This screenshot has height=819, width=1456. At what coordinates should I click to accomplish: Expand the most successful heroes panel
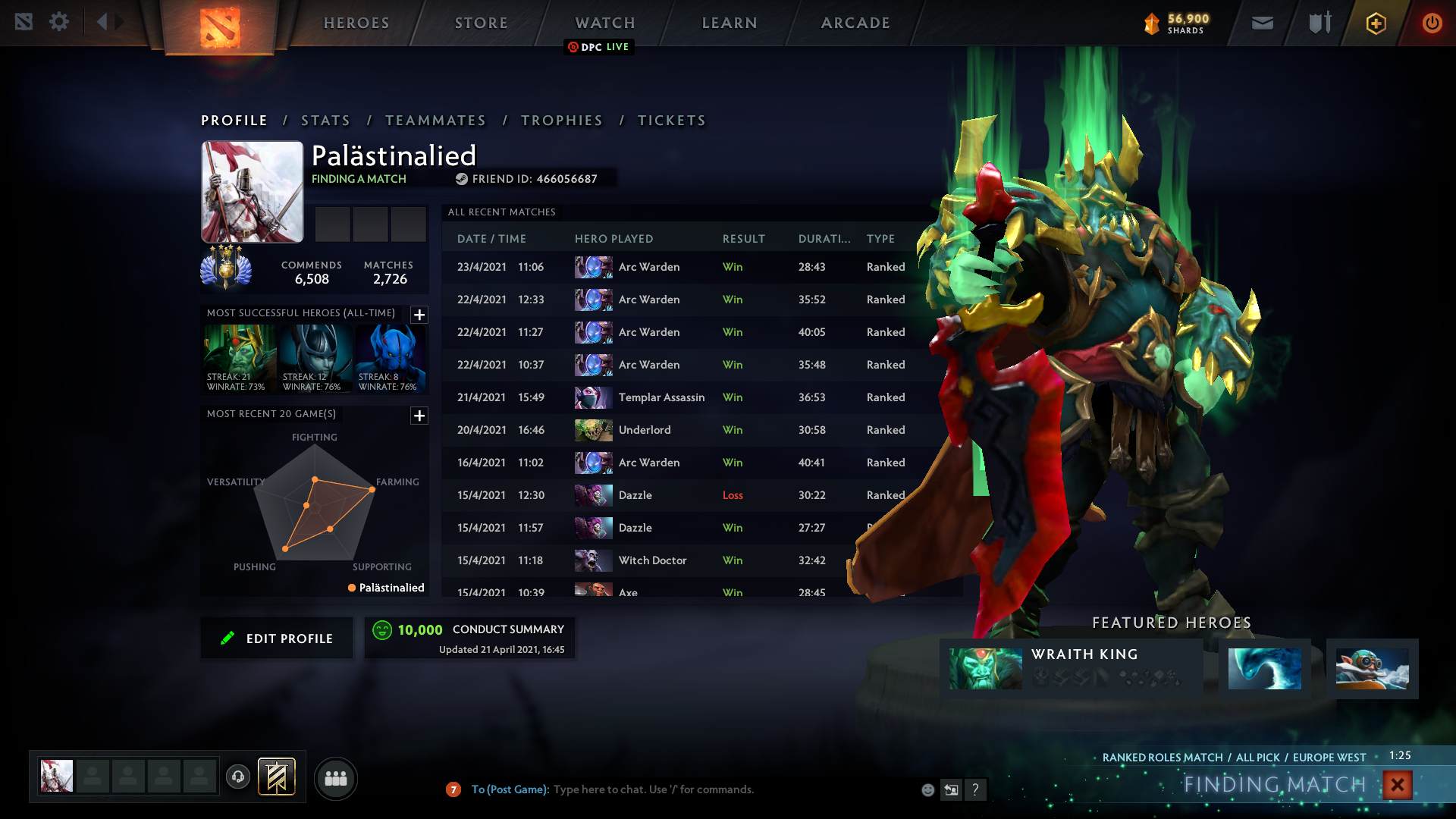419,315
